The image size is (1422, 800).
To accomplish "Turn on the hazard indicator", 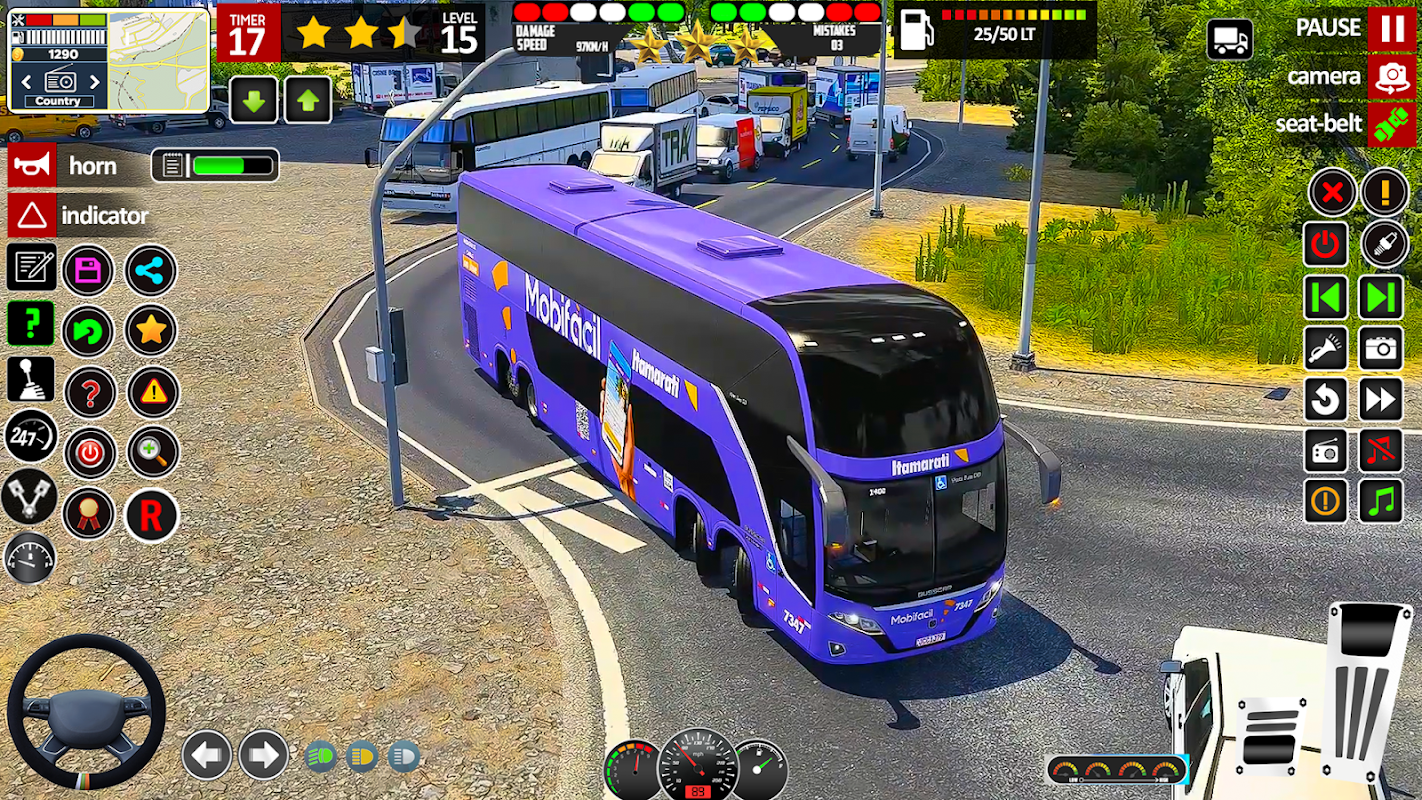I will click(33, 215).
